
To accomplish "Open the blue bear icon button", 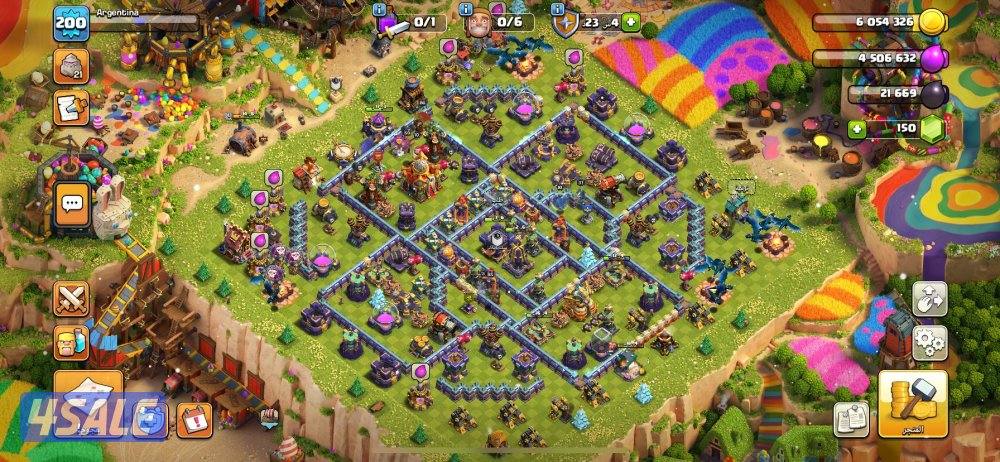I will click(x=151, y=420).
